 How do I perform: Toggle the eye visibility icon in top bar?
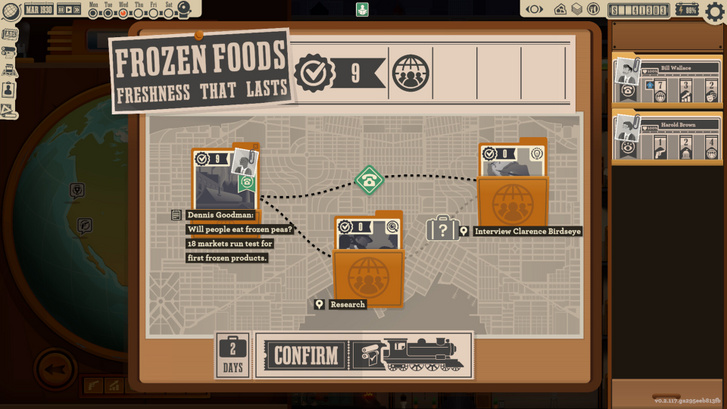point(535,10)
